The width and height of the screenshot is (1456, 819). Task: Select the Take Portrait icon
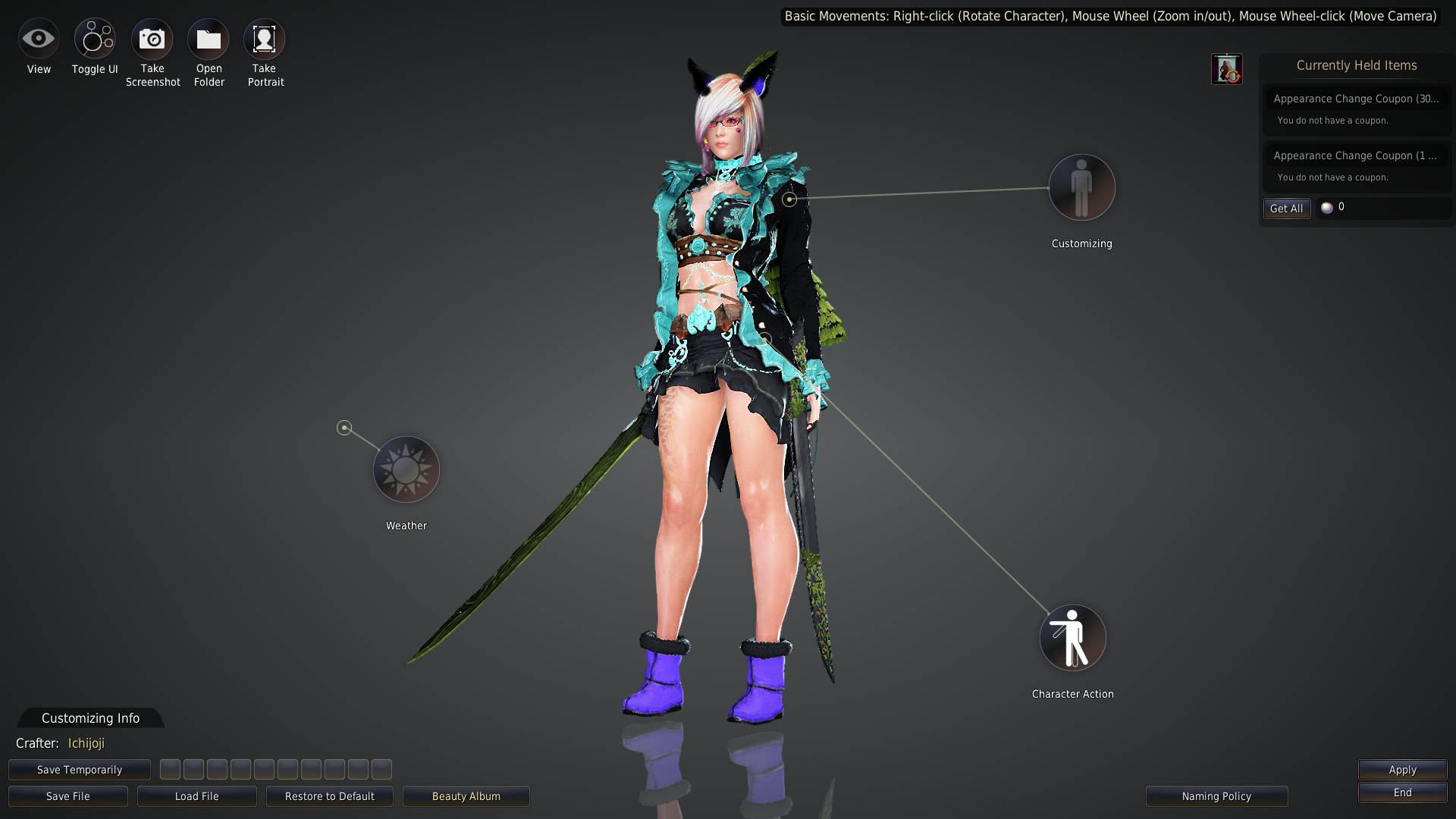[x=264, y=38]
